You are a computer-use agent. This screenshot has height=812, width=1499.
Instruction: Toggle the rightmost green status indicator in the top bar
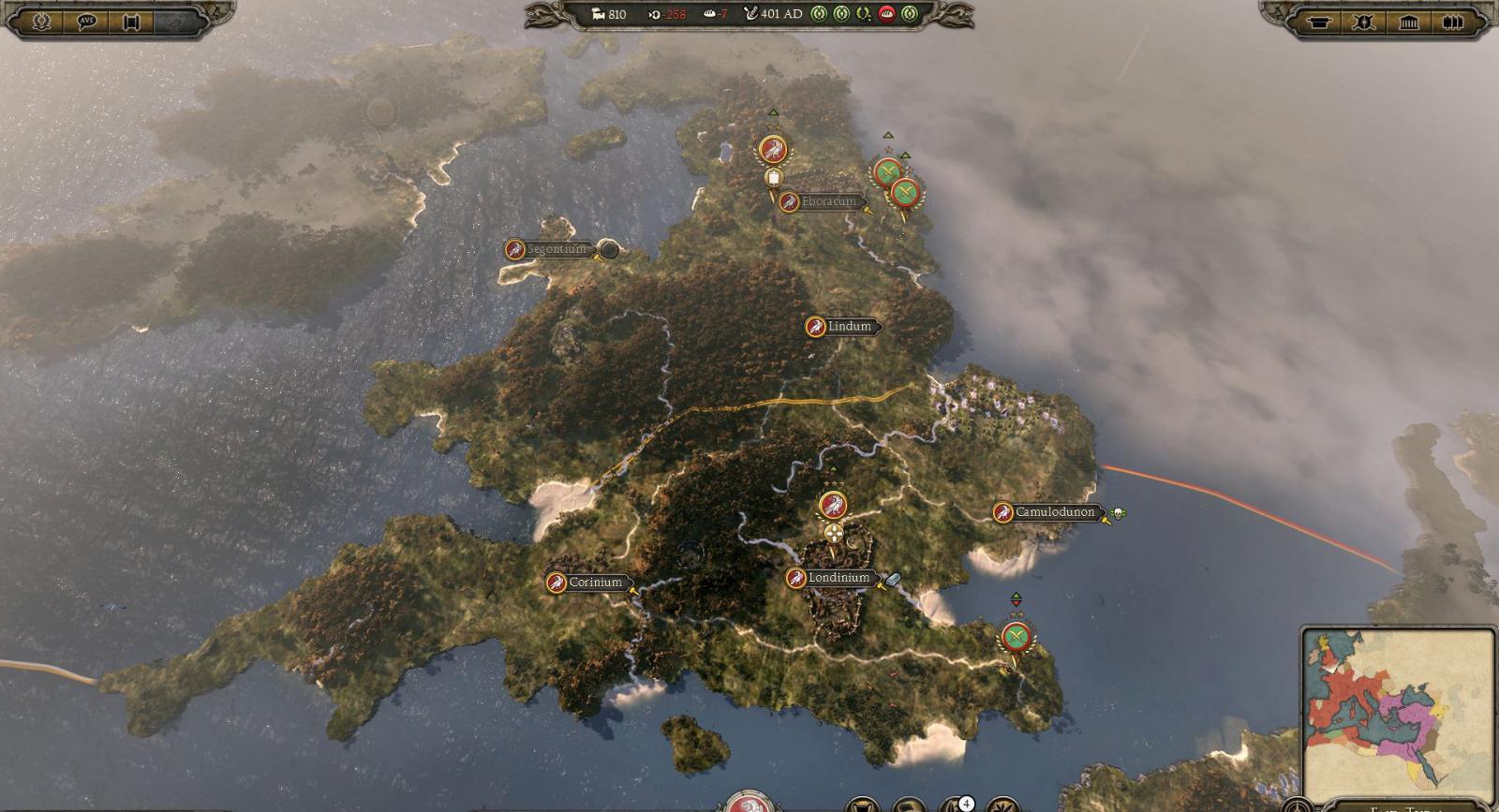(x=910, y=13)
